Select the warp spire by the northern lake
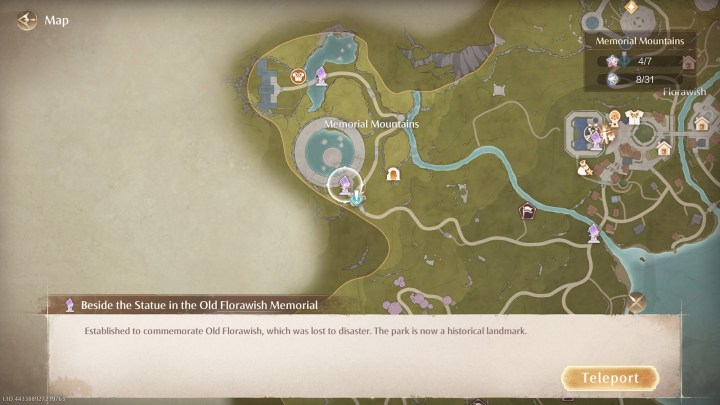 point(321,76)
